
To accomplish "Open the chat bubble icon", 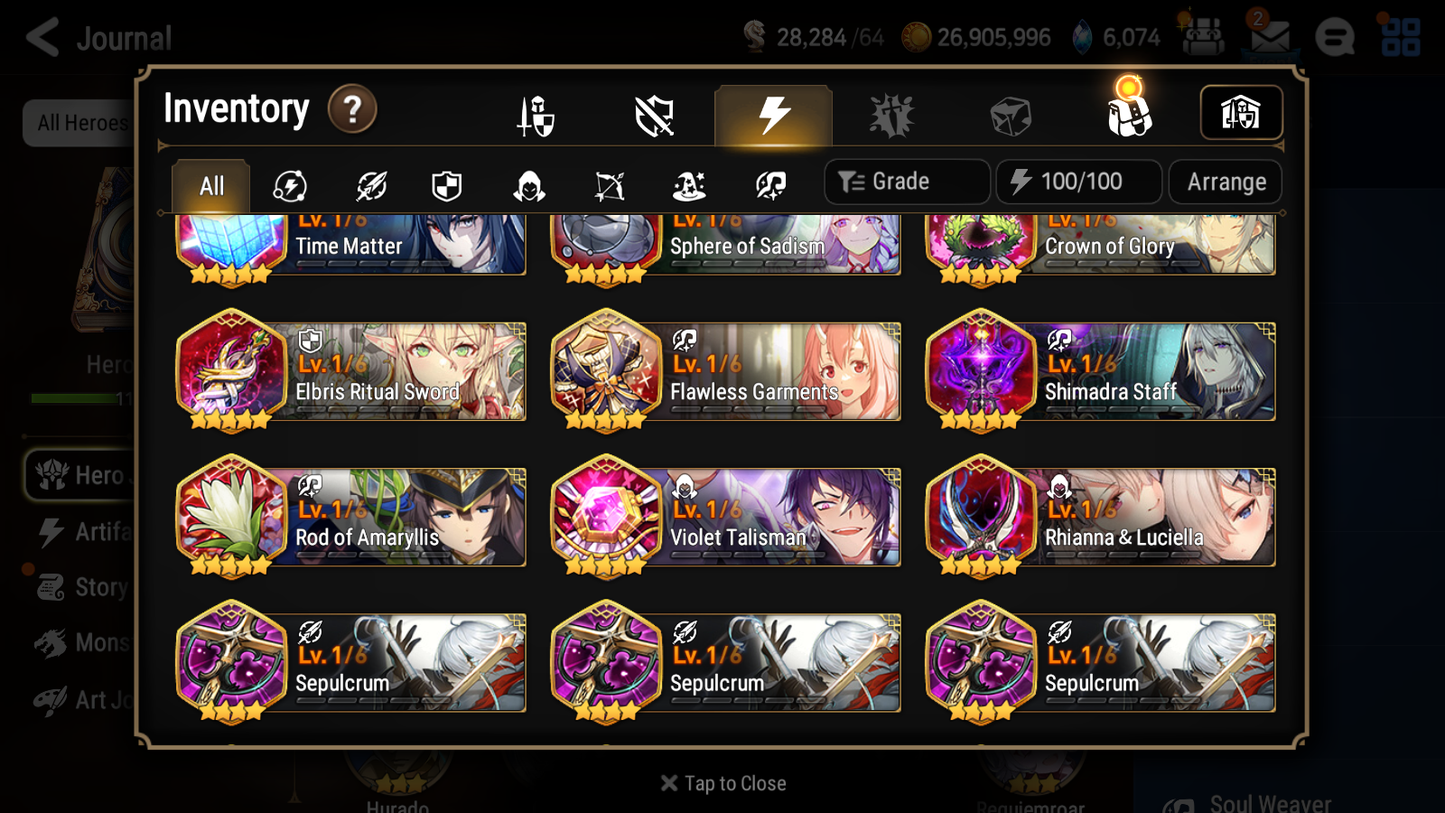I will [1334, 37].
